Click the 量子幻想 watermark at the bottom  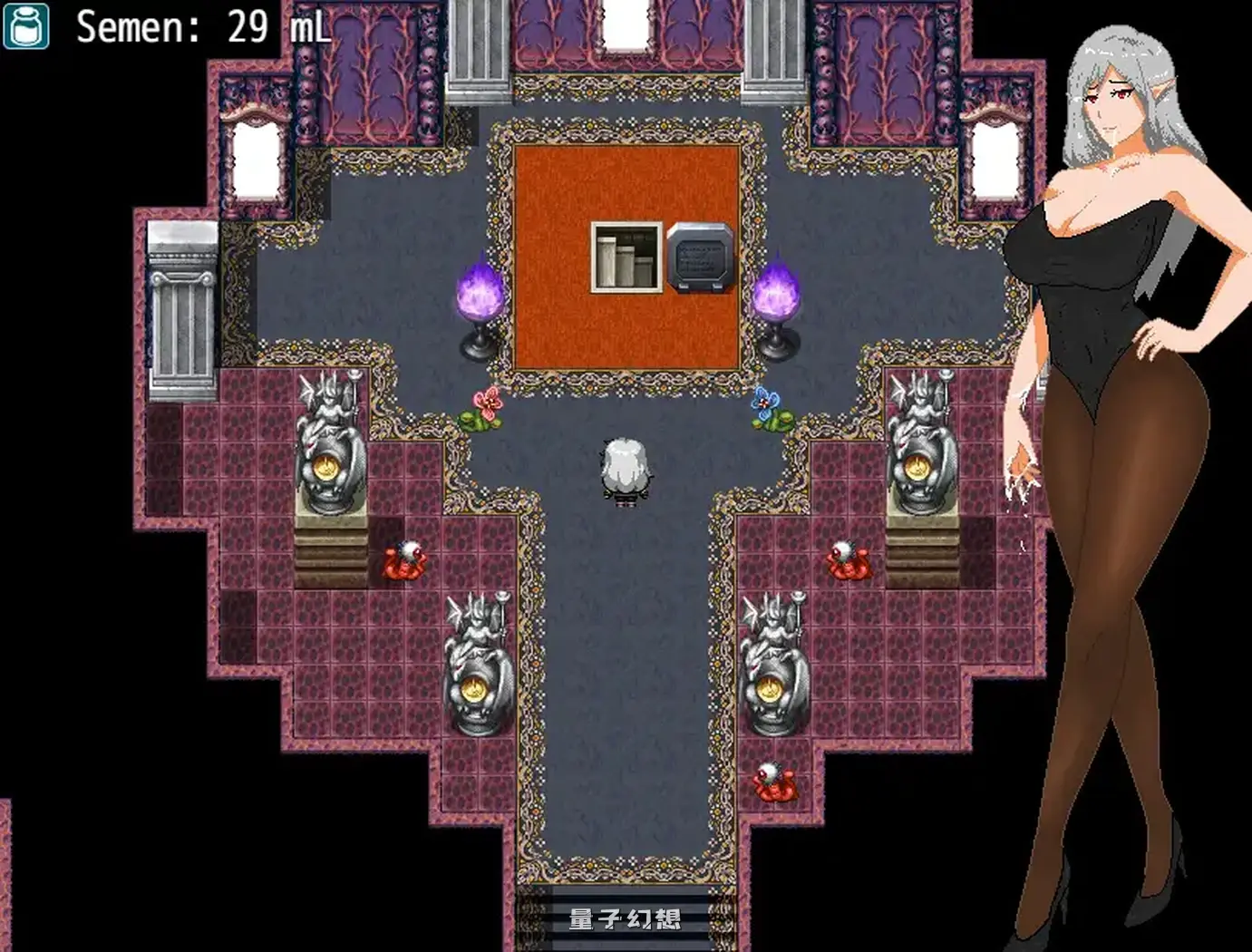tap(626, 918)
